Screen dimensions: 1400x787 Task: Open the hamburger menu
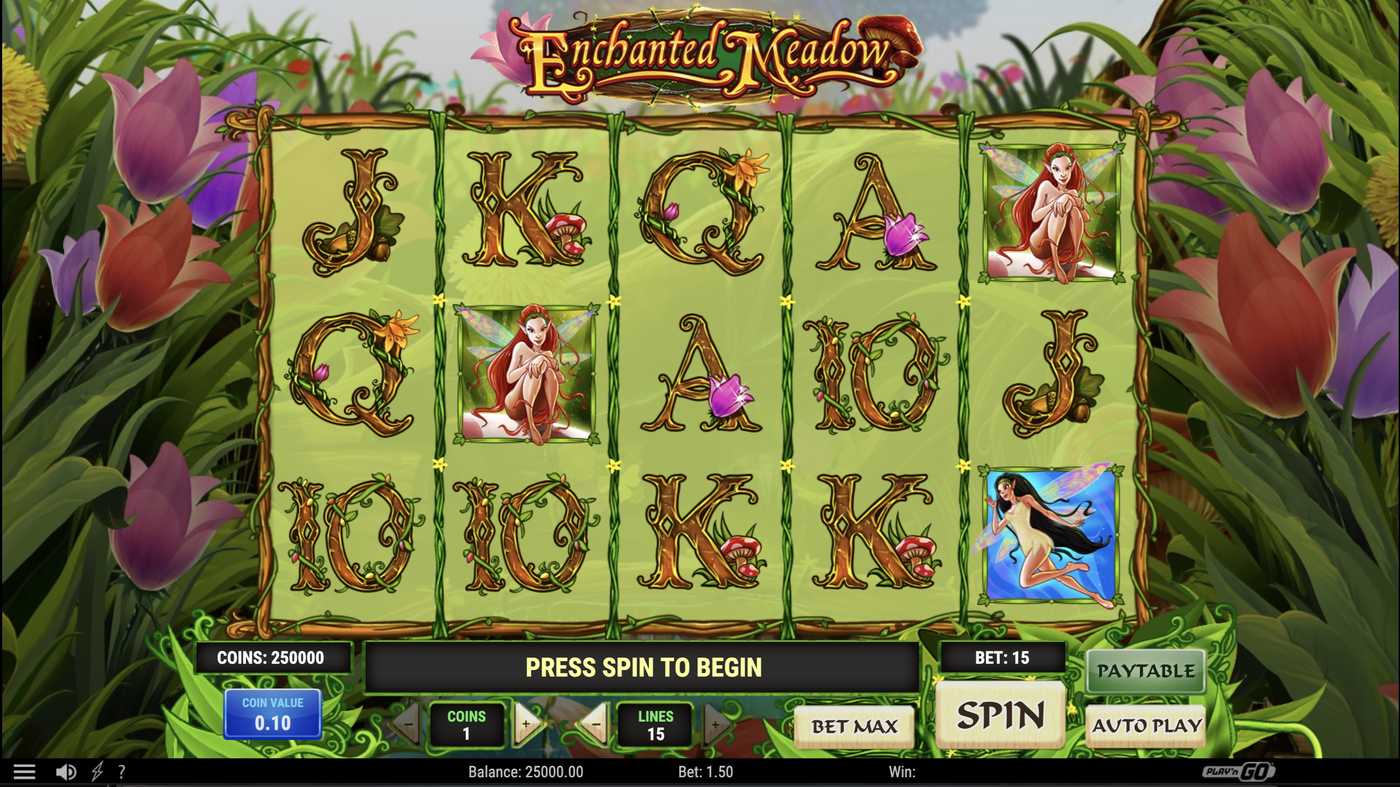[x=24, y=770]
